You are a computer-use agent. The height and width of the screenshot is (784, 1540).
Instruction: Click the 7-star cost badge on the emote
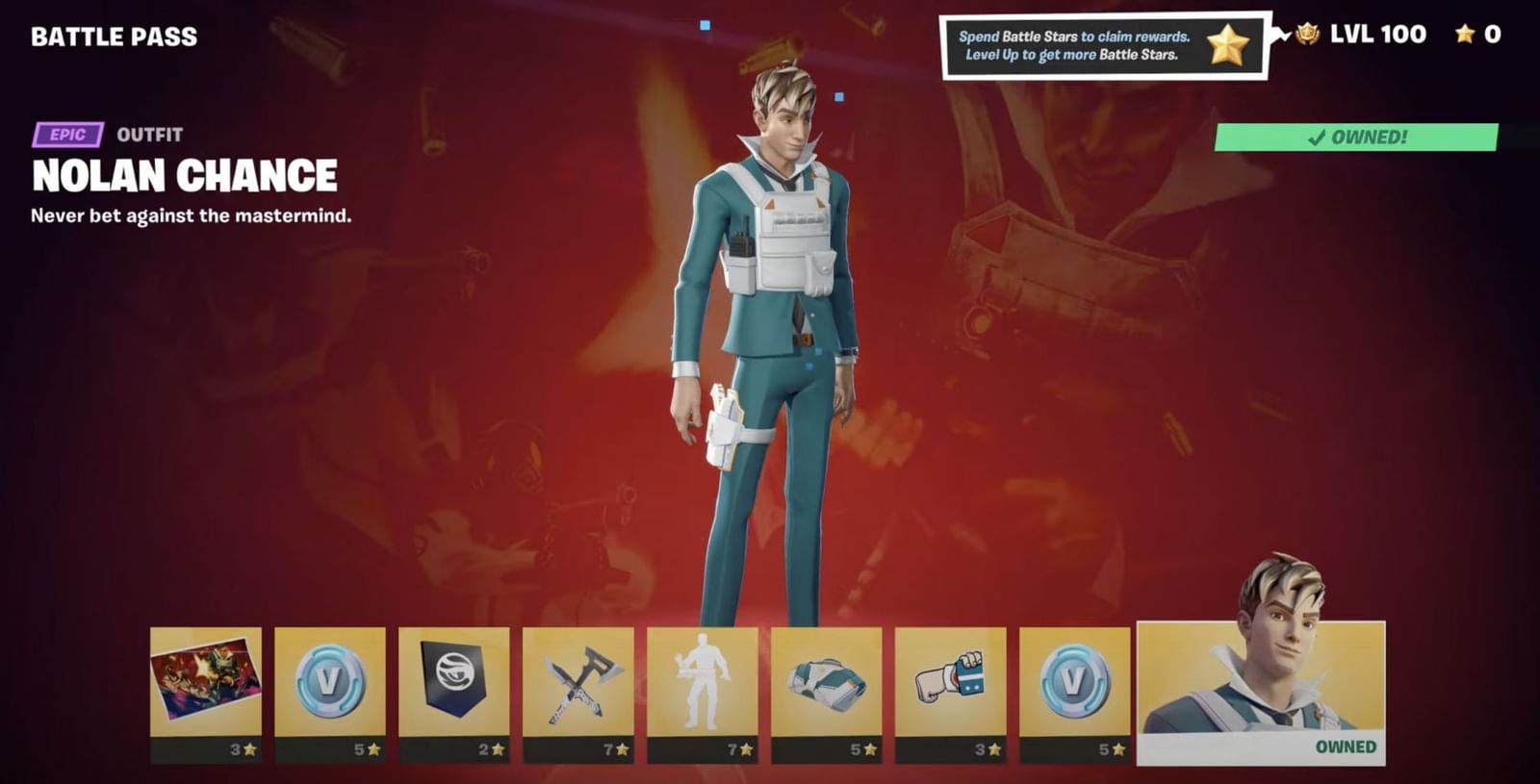point(739,747)
